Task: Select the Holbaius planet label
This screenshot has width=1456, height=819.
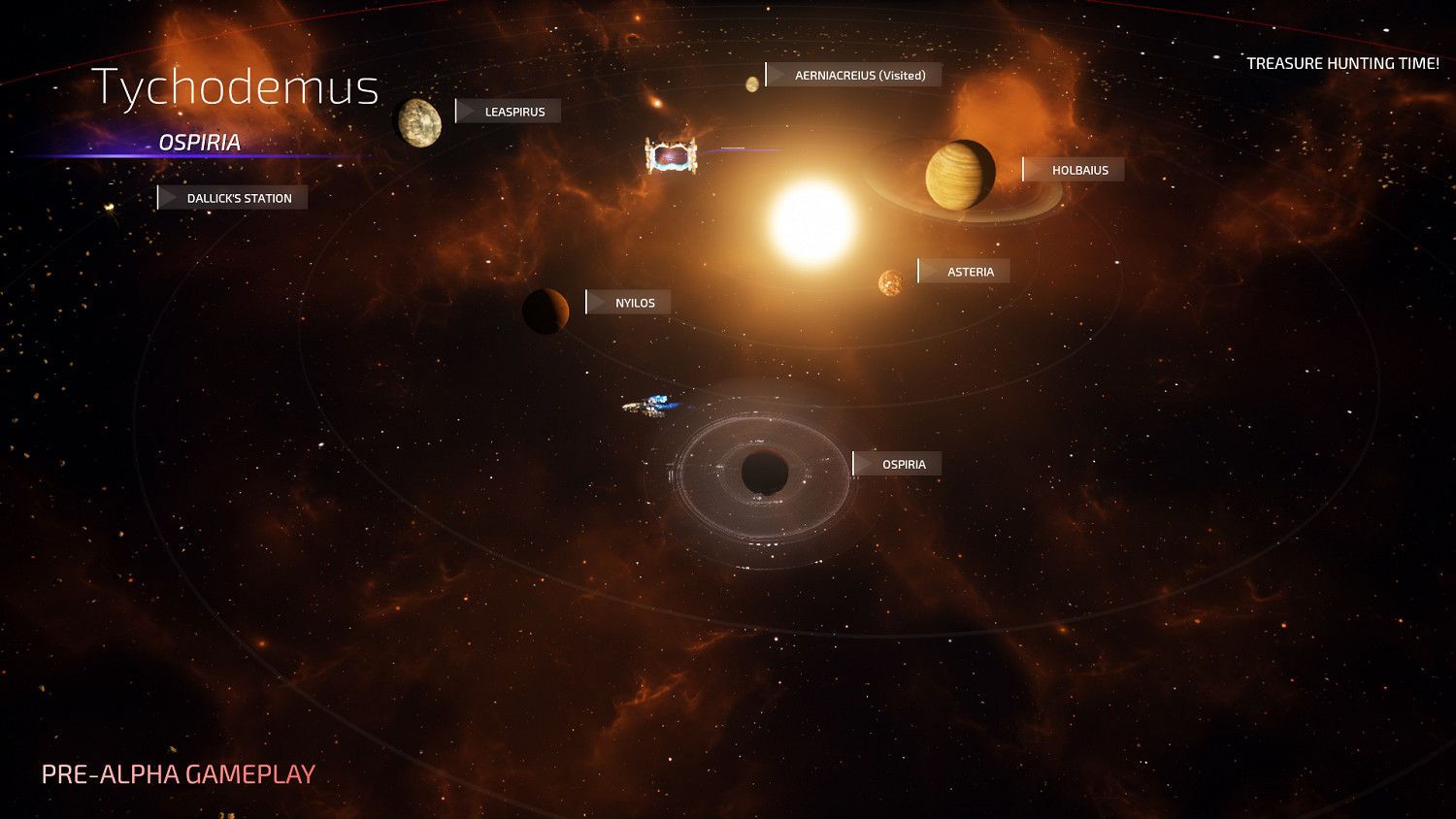Action: pos(1074,170)
